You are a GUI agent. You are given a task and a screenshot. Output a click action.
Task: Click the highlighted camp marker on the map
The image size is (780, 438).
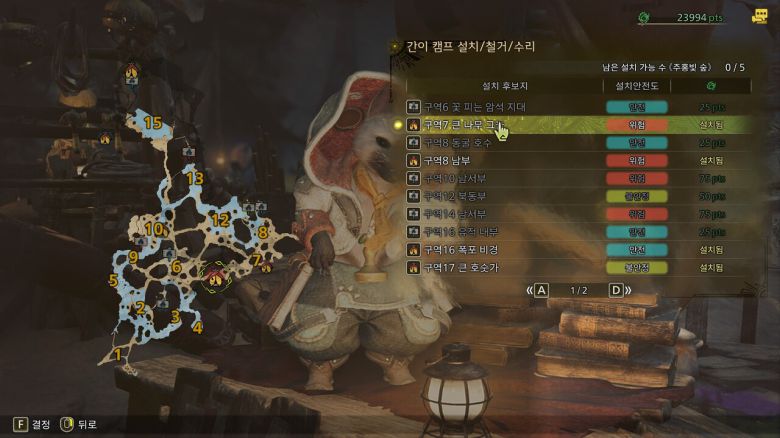[214, 275]
